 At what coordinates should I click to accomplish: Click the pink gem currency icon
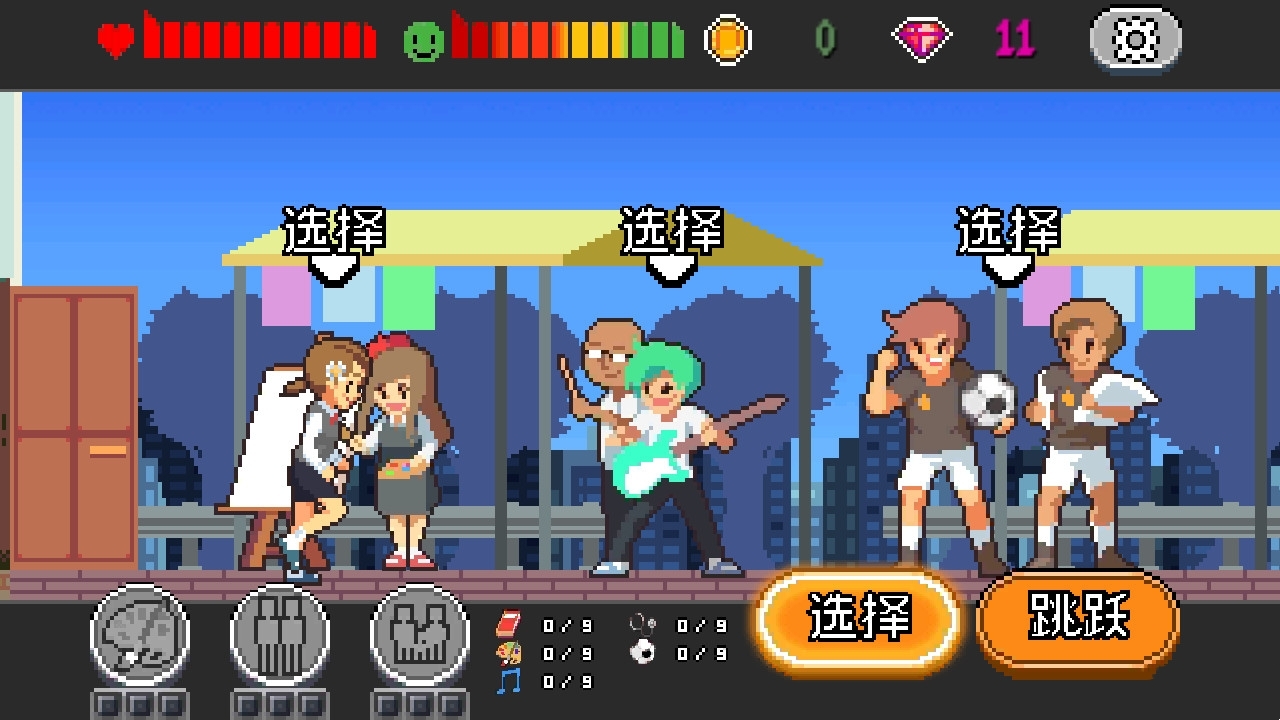pos(921,40)
